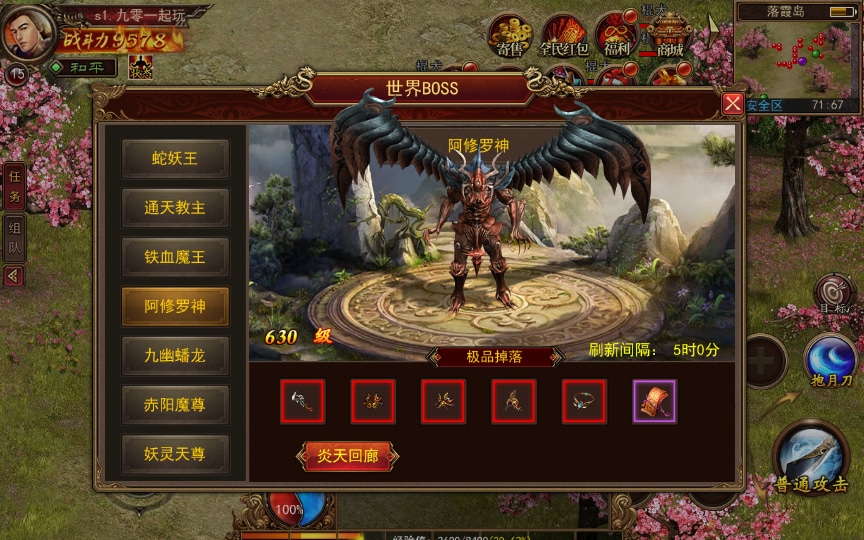The height and width of the screenshot is (540, 864).
Task: Select the 蛇妖王 boss entry
Action: point(175,159)
